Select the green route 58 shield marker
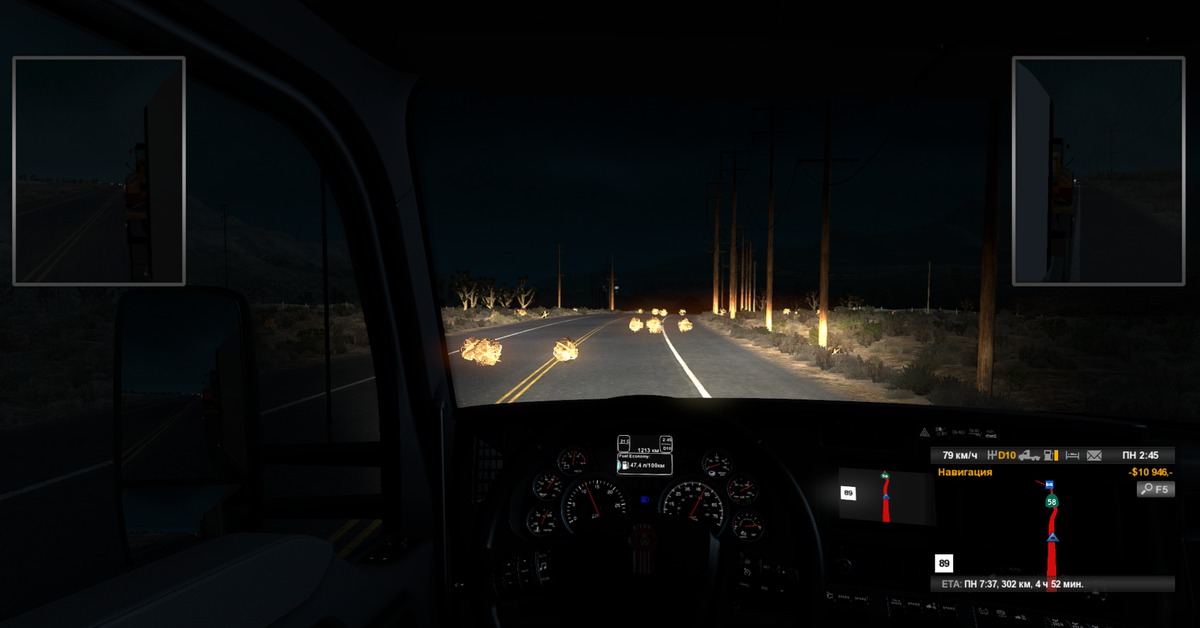Screen dimensions: 1200x628 [x=1052, y=500]
